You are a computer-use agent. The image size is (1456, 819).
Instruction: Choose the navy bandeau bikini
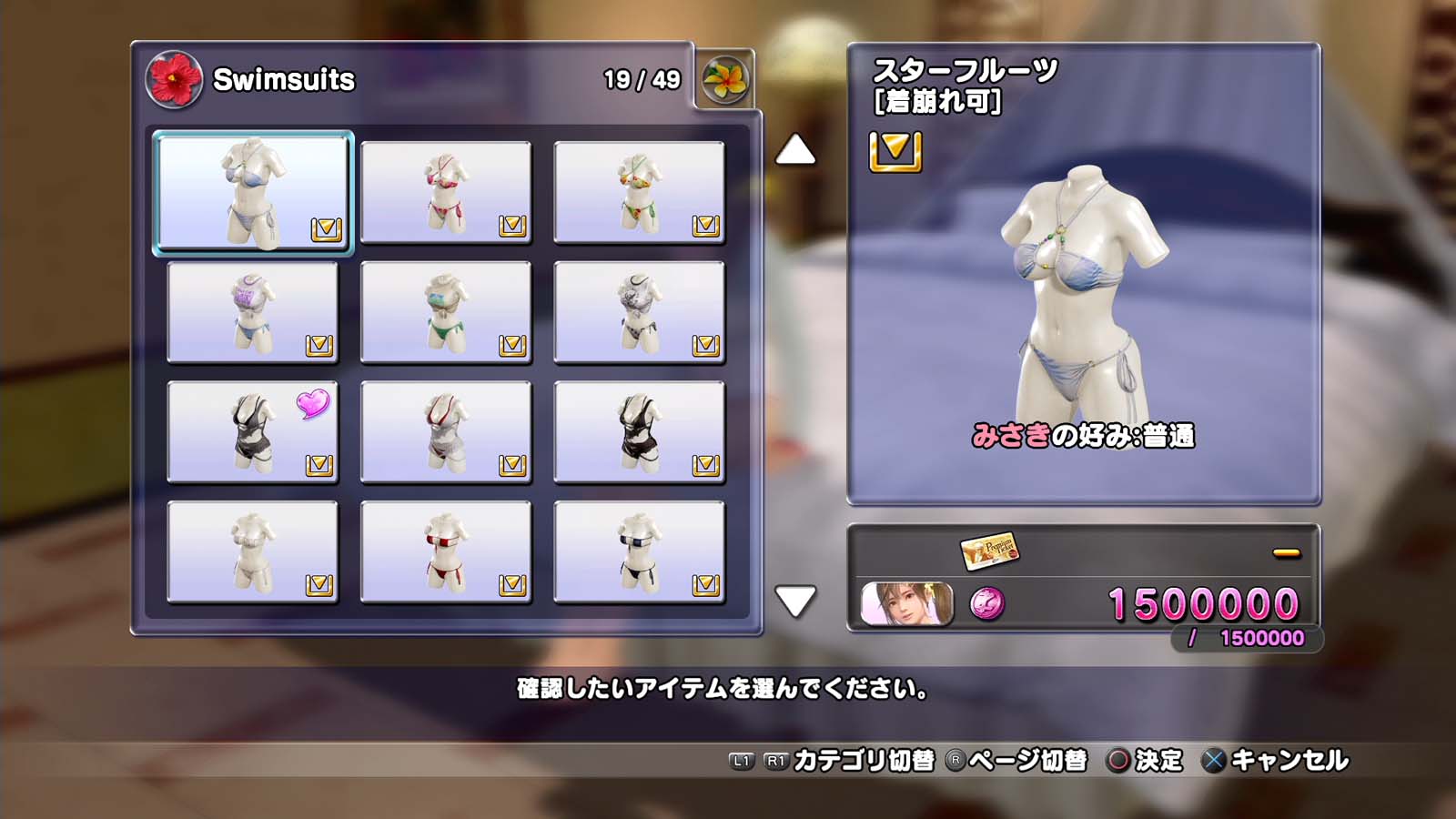pos(639,552)
